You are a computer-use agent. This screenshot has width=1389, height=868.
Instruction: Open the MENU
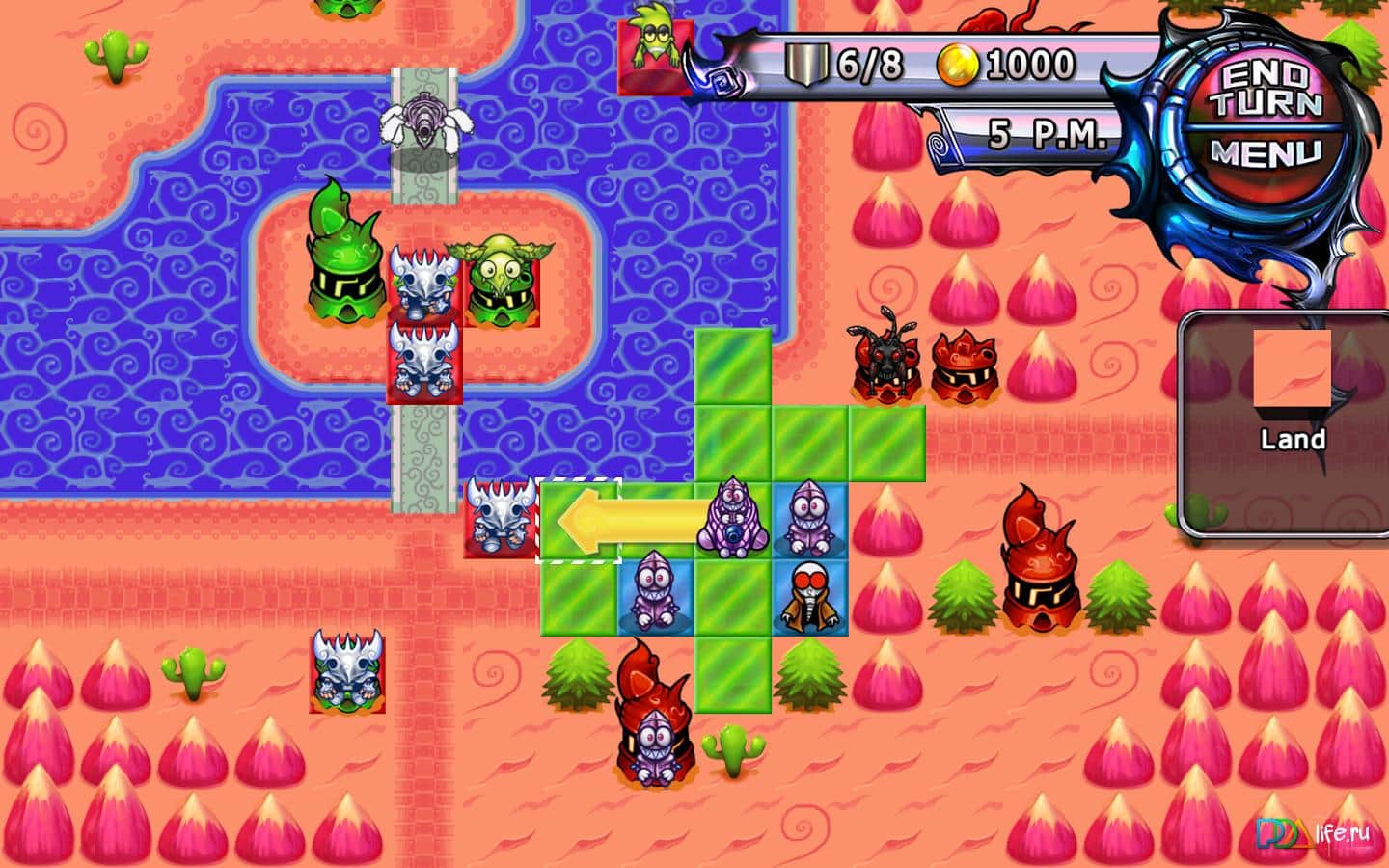(1273, 149)
